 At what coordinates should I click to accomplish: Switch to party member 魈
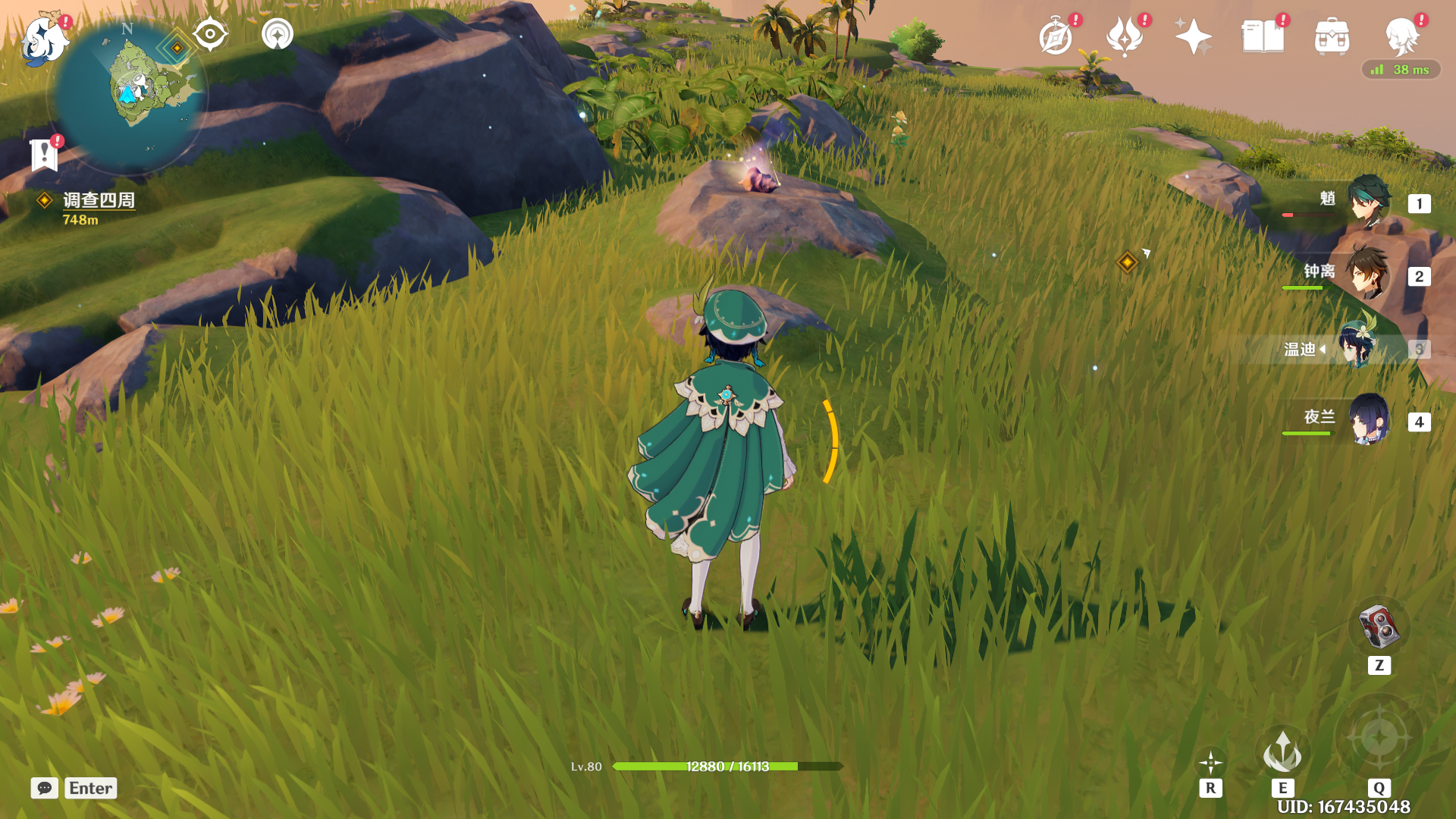[1368, 202]
